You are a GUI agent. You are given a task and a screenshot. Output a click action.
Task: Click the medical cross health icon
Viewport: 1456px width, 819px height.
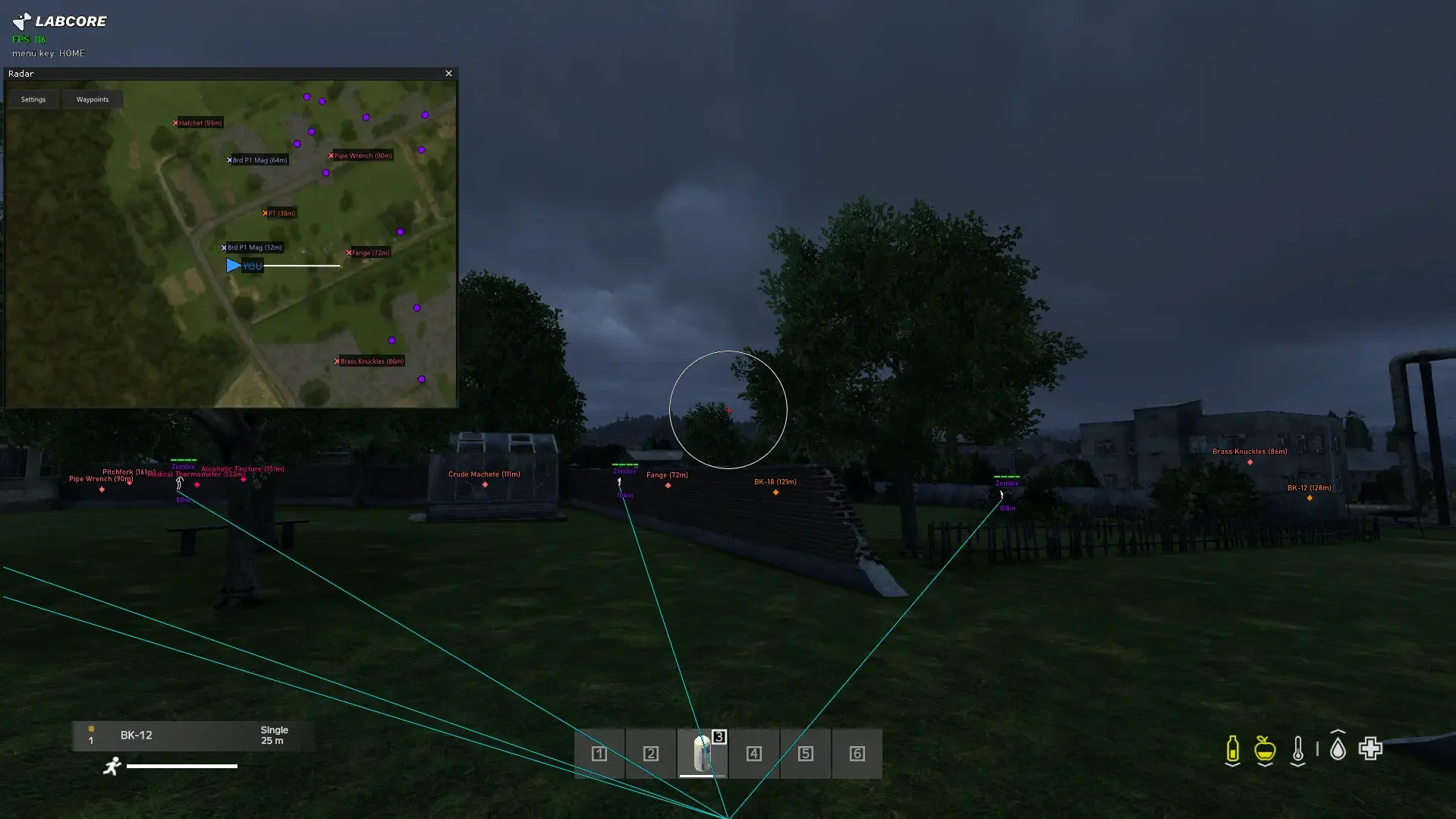pyautogui.click(x=1370, y=748)
